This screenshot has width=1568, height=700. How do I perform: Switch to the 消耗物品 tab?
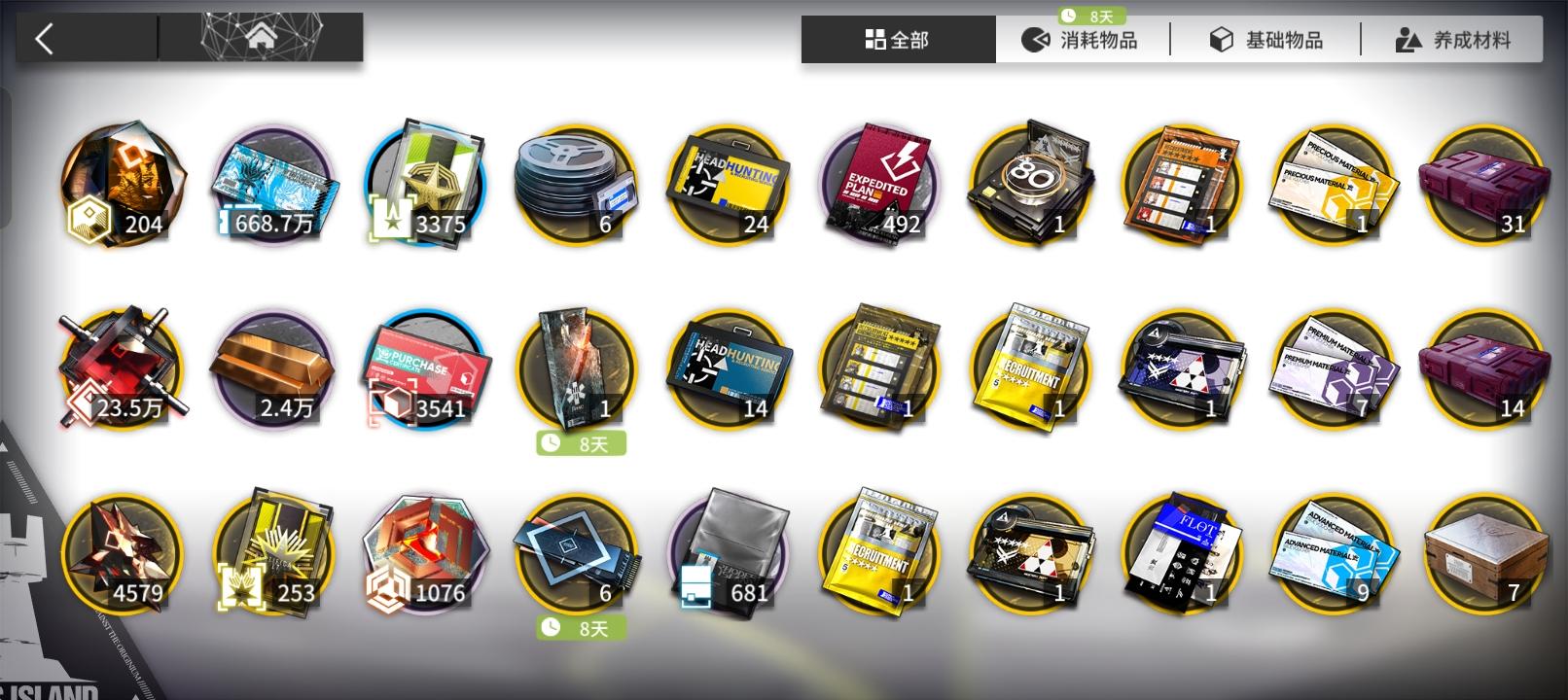(1083, 40)
